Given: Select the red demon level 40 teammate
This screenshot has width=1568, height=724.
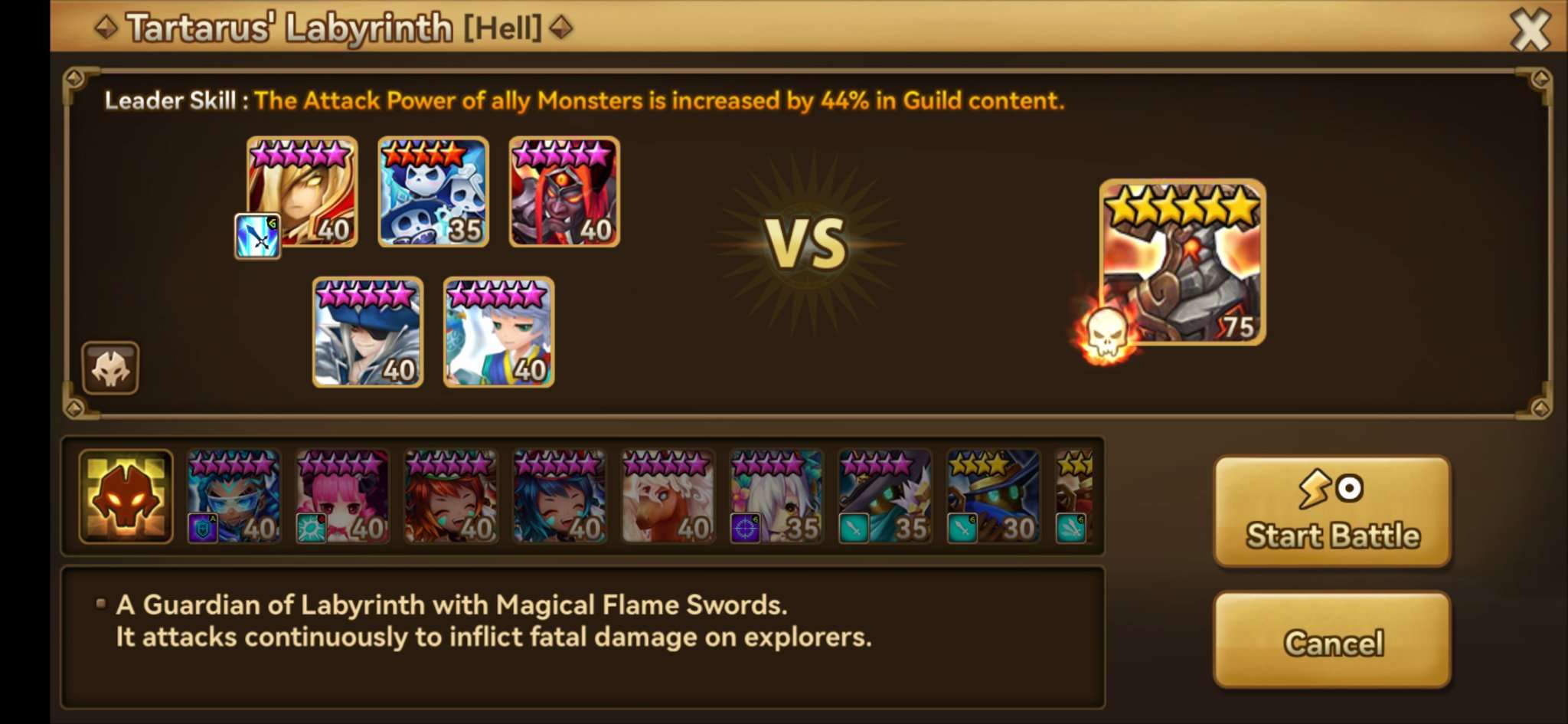Looking at the screenshot, I should coord(564,192).
